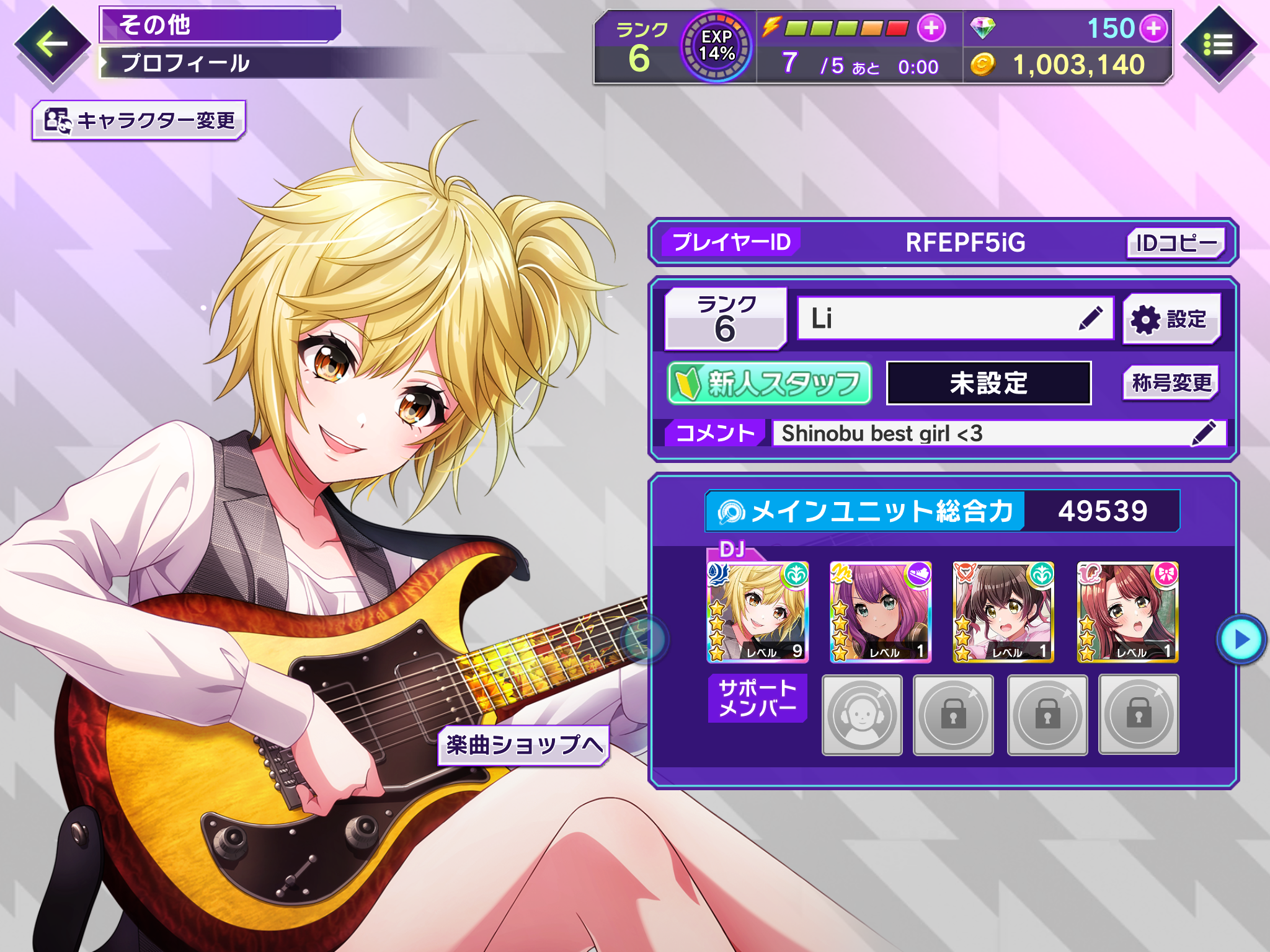Go to the 楽曲ショップへ music shop
This screenshot has height=952, width=1270.
coord(524,745)
